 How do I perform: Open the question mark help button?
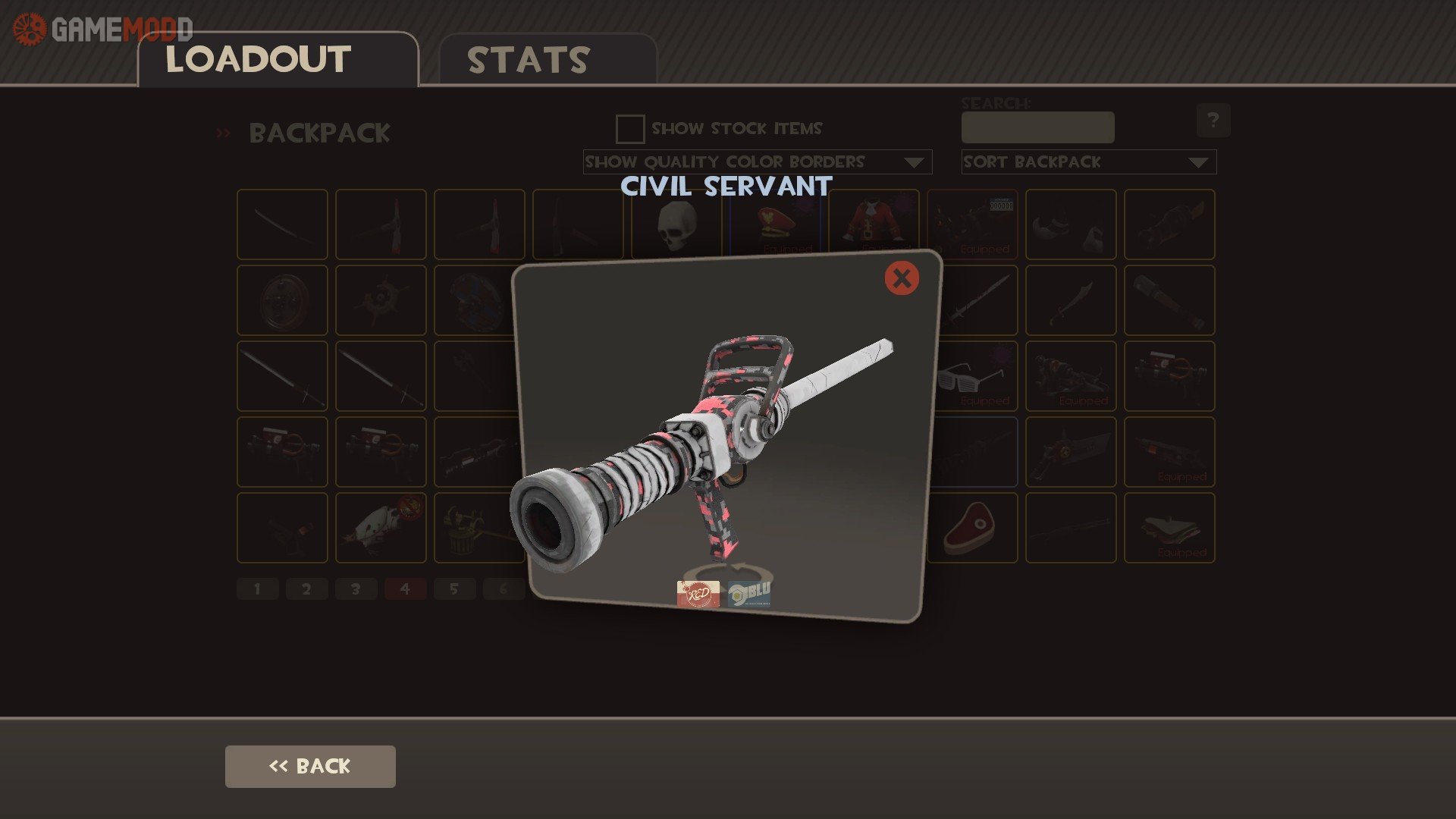pos(1213,121)
